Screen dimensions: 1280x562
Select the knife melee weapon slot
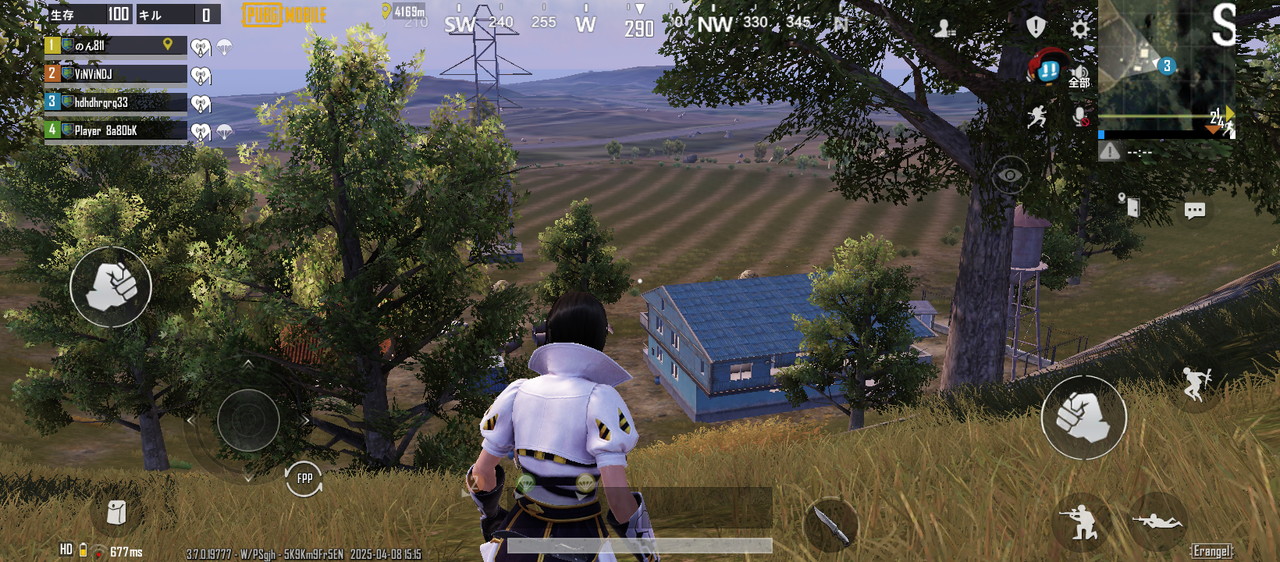(x=830, y=524)
